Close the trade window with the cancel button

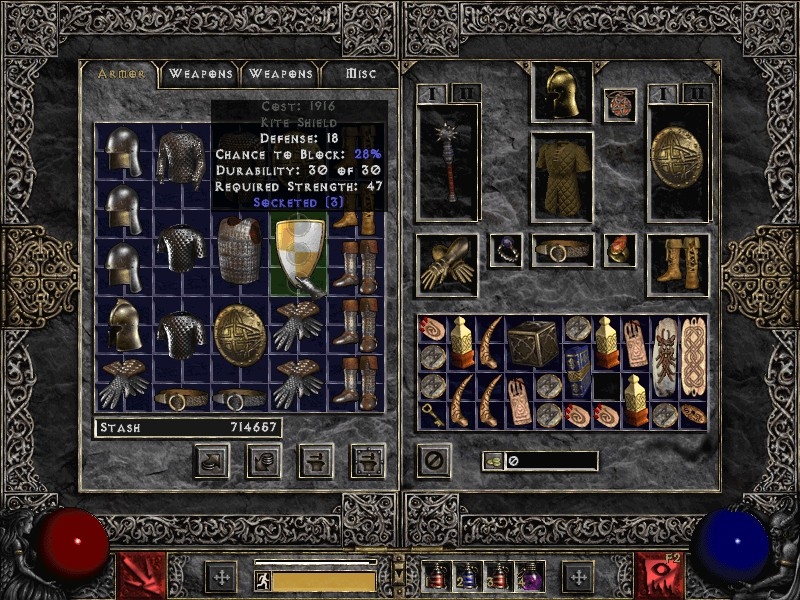(x=434, y=461)
